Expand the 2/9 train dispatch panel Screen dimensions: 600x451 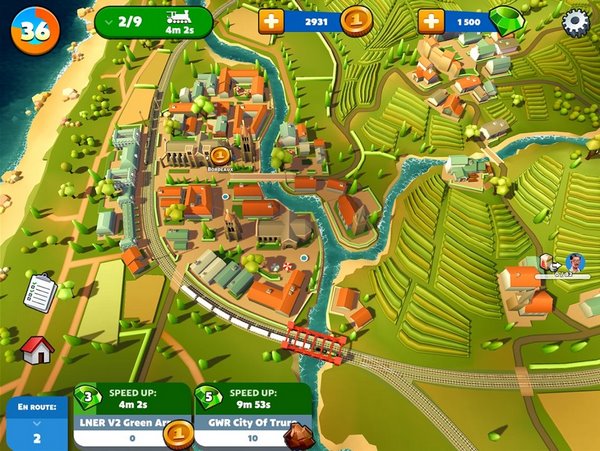[153, 22]
